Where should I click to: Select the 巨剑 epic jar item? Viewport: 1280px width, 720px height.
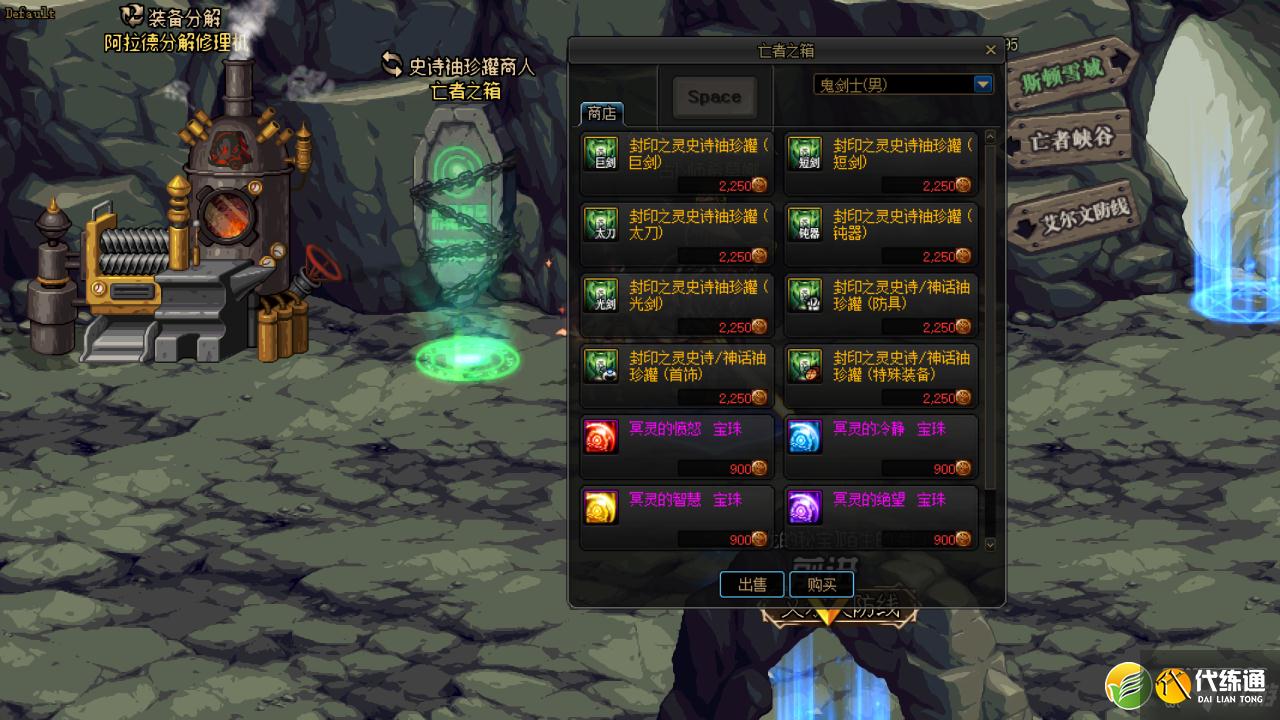[676, 164]
